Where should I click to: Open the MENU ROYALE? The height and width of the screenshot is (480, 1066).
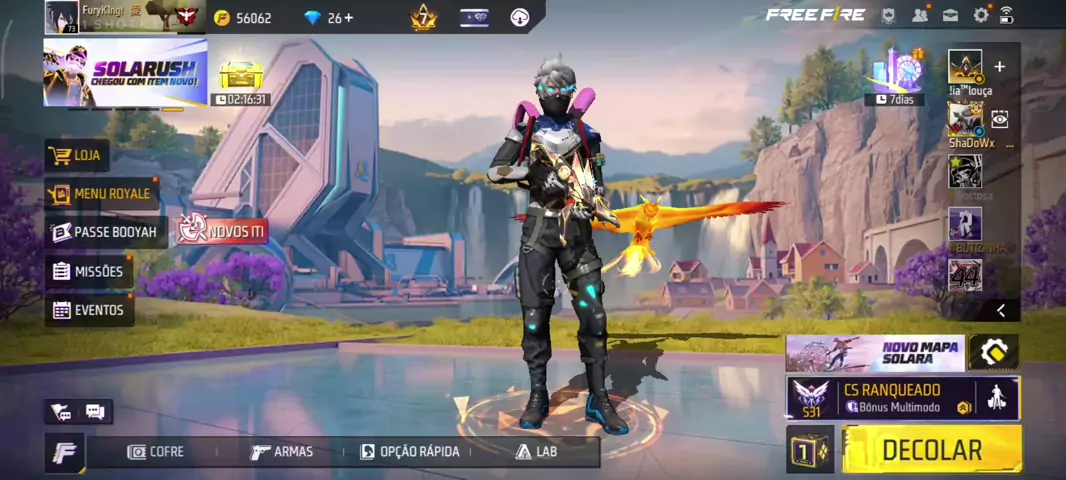102,194
